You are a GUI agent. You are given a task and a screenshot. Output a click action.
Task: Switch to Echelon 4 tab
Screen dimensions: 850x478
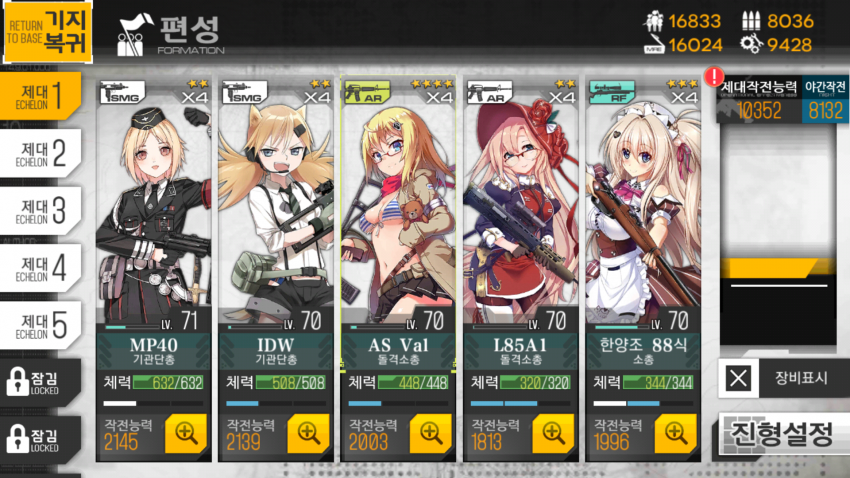(42, 268)
